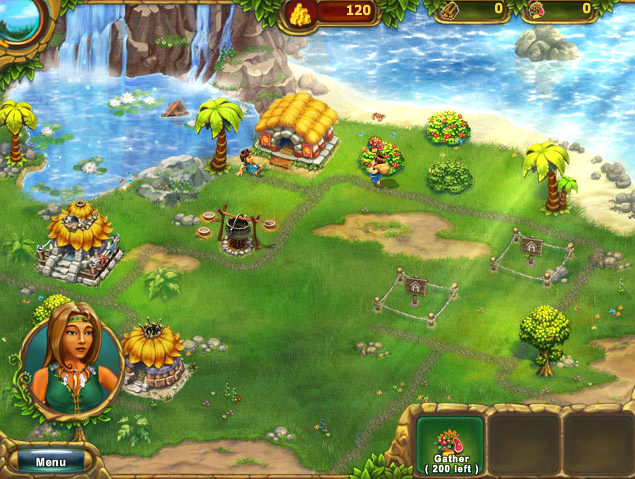
Task: Open the Menu button
Action: pos(50,462)
